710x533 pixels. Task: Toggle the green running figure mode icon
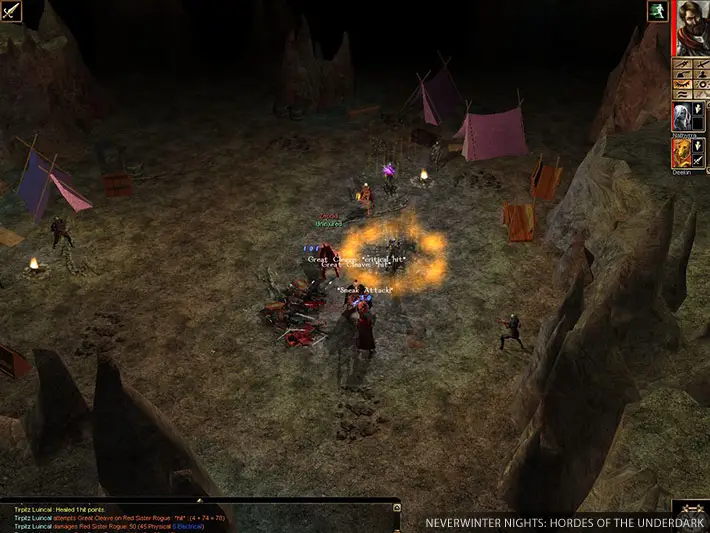658,12
